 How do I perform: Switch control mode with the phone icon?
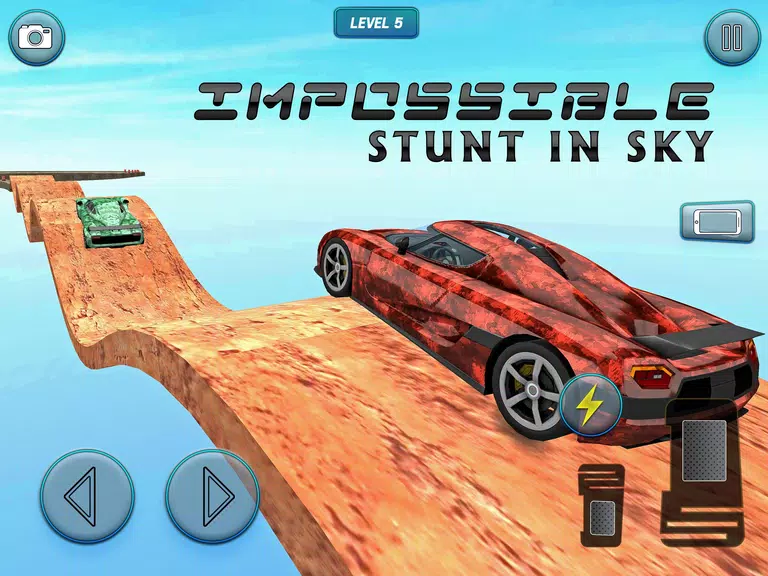(717, 221)
